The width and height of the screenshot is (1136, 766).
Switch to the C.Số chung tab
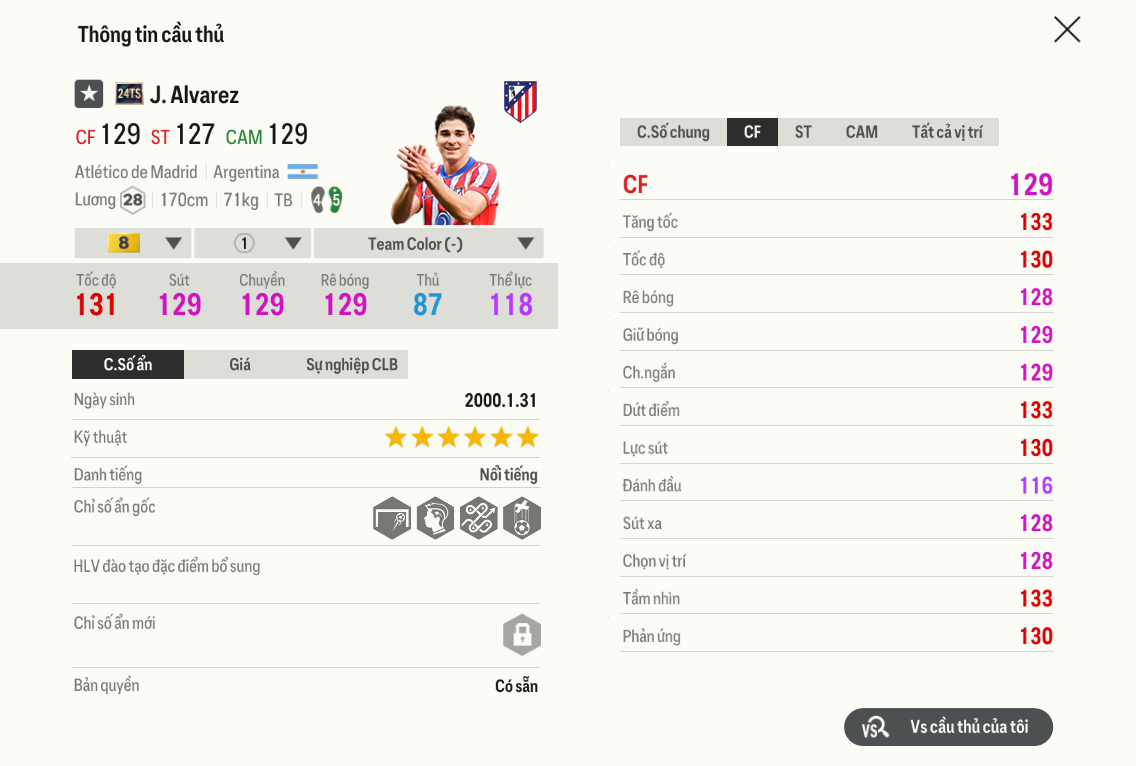coord(673,132)
